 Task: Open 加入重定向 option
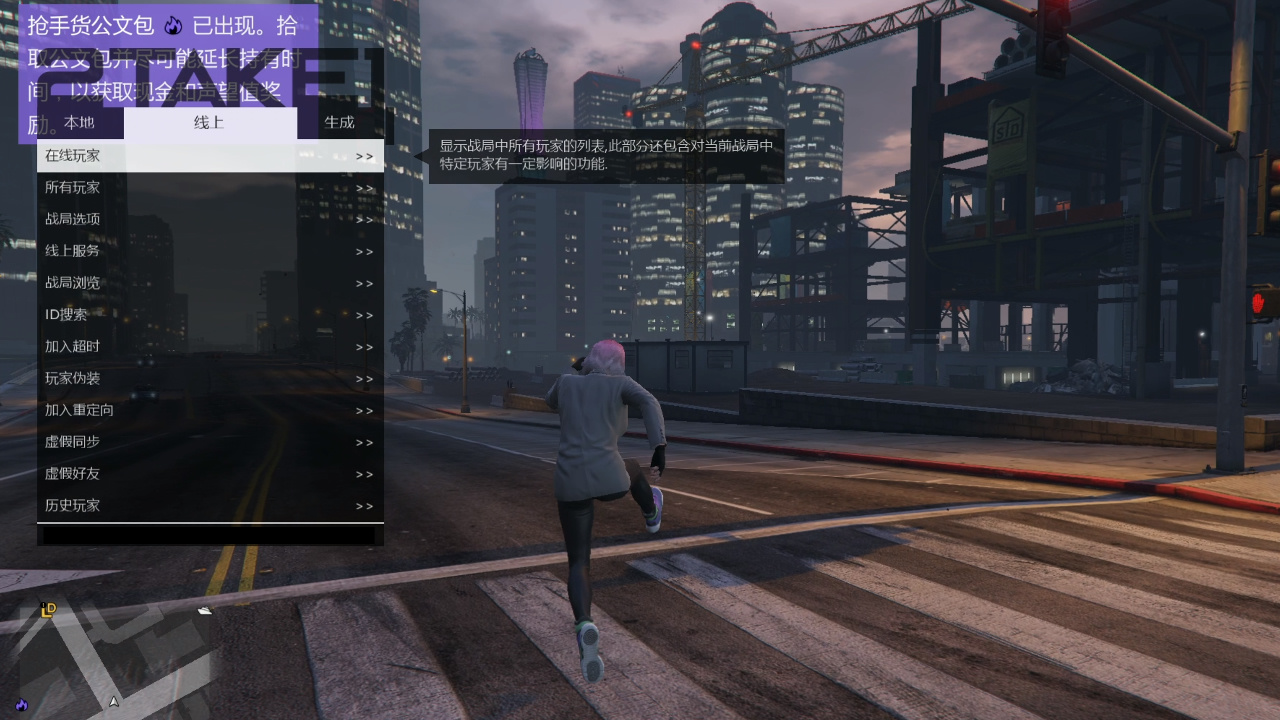pyautogui.click(x=210, y=410)
